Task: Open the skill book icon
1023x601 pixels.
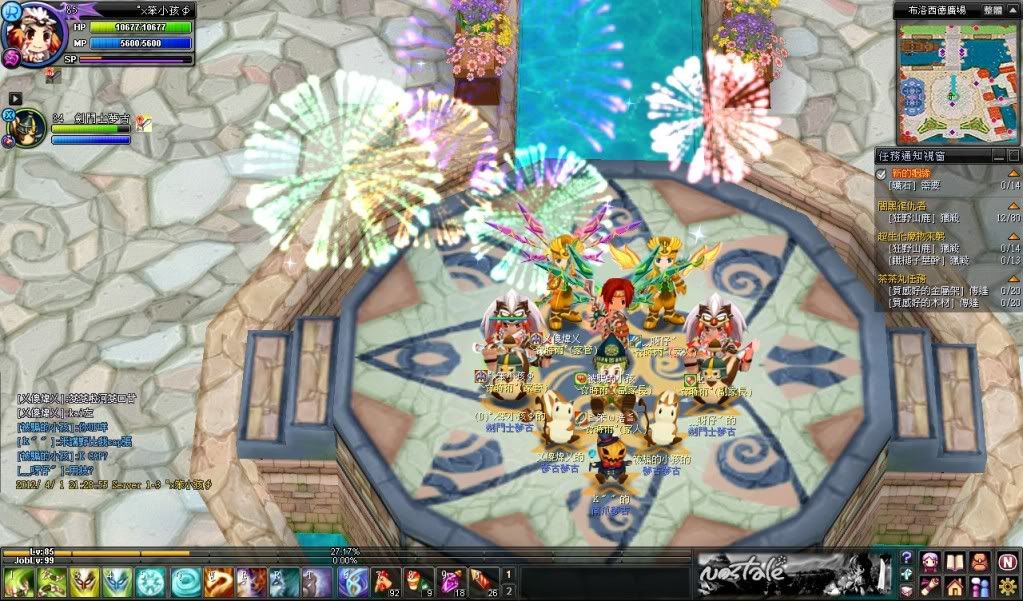Action: point(954,561)
